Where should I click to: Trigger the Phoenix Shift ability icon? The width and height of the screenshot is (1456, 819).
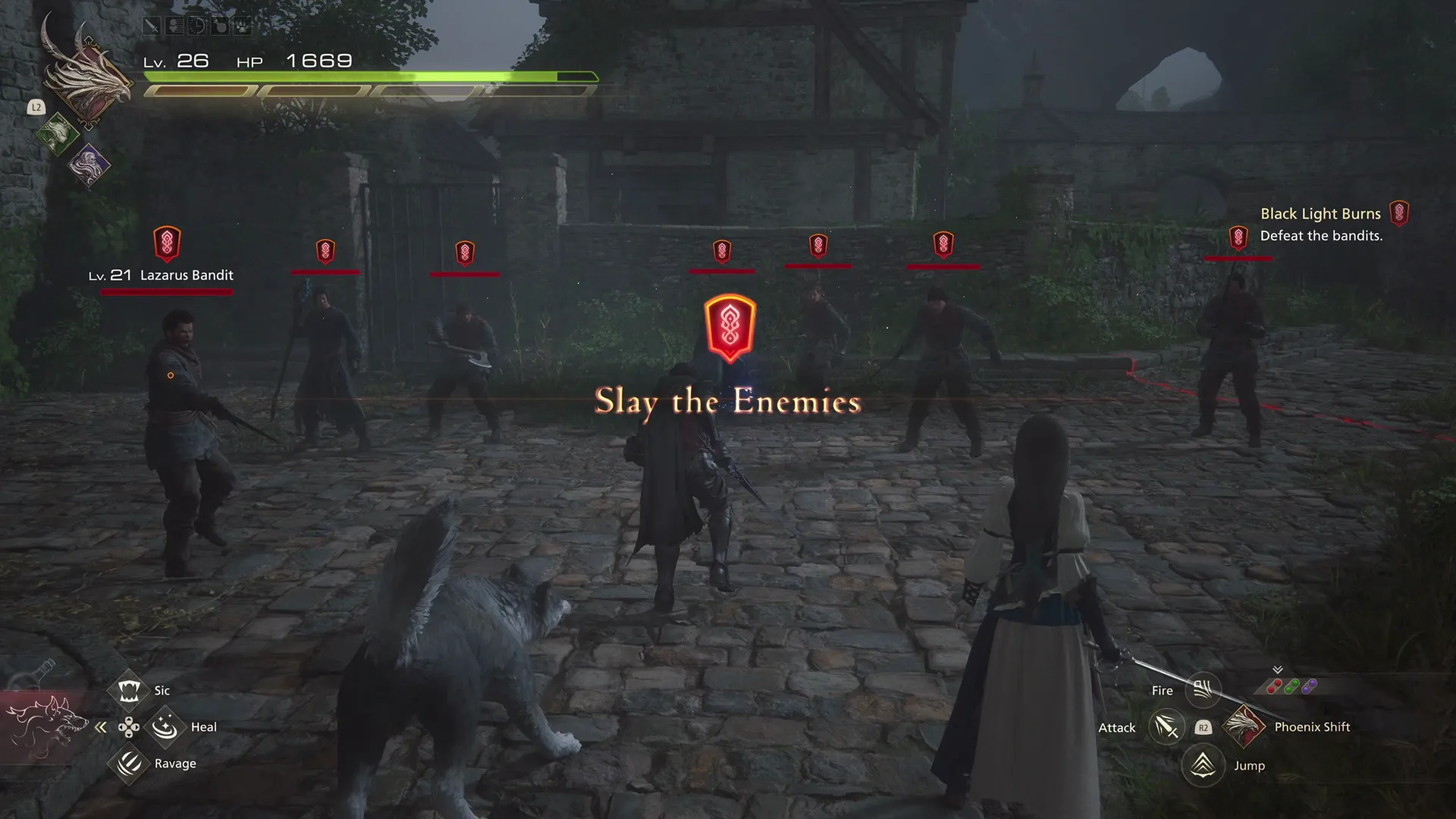(x=1244, y=726)
